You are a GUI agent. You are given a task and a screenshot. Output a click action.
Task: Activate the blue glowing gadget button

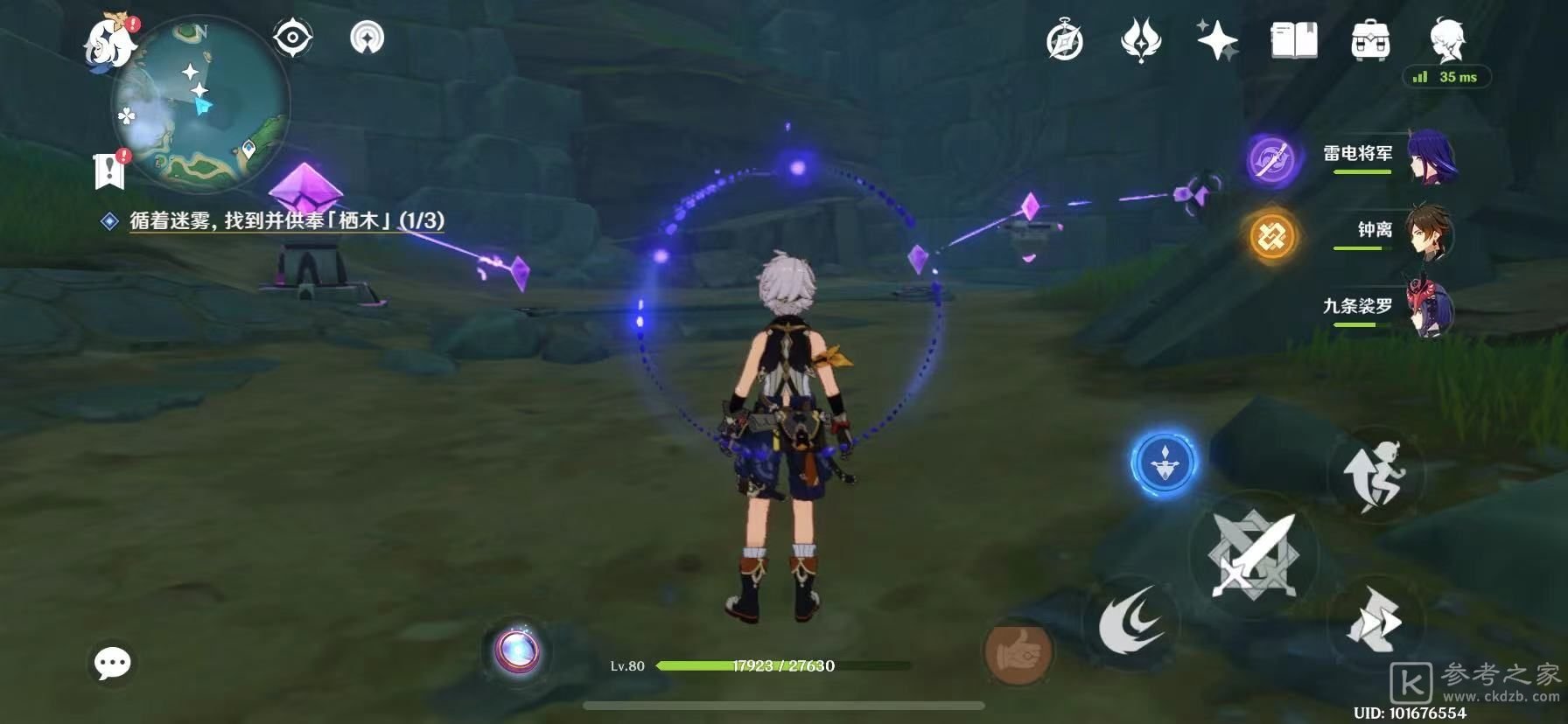coord(1163,462)
